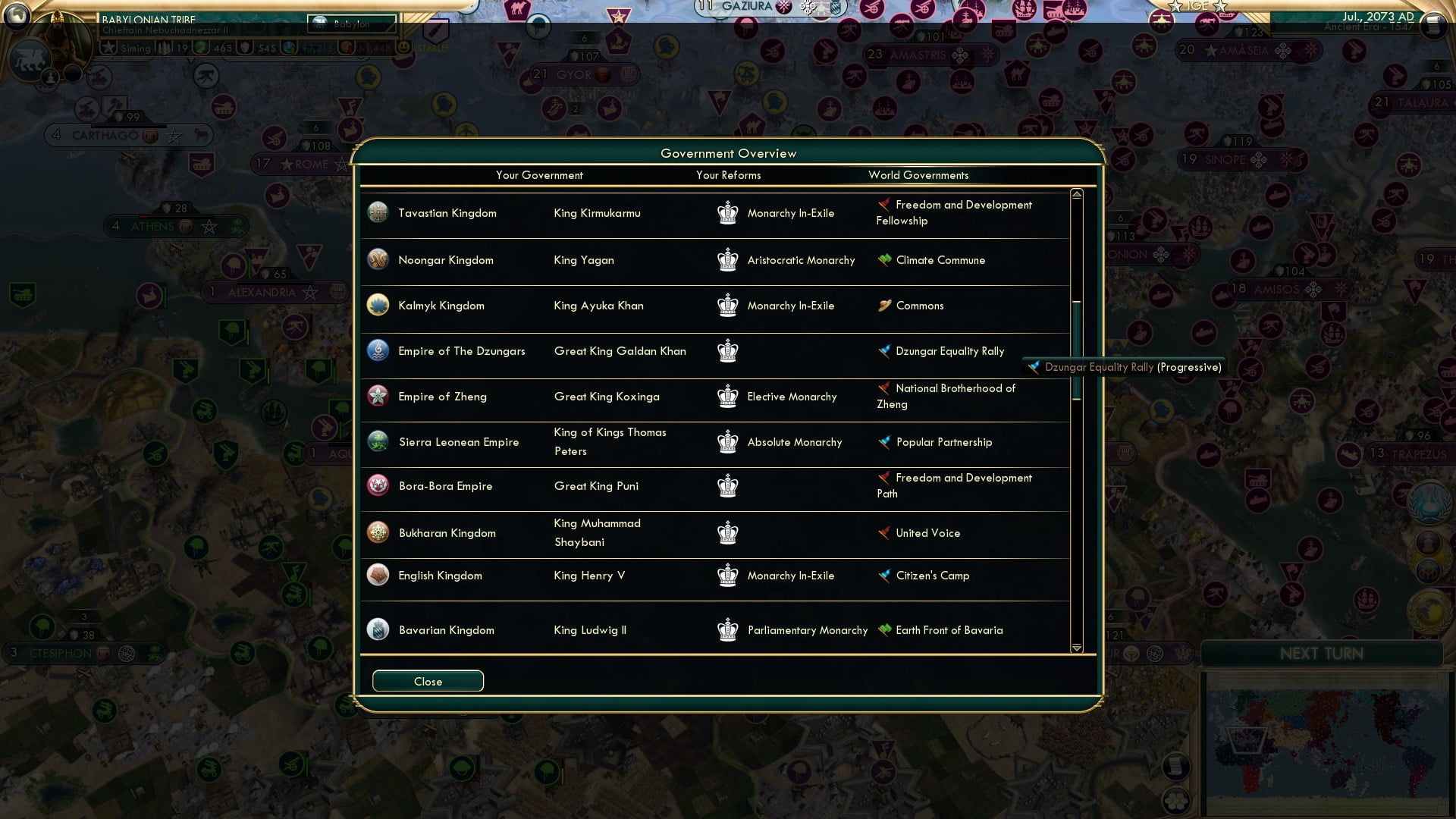Click the scrollbar down arrow in the list
The height and width of the screenshot is (819, 1456).
[x=1075, y=648]
